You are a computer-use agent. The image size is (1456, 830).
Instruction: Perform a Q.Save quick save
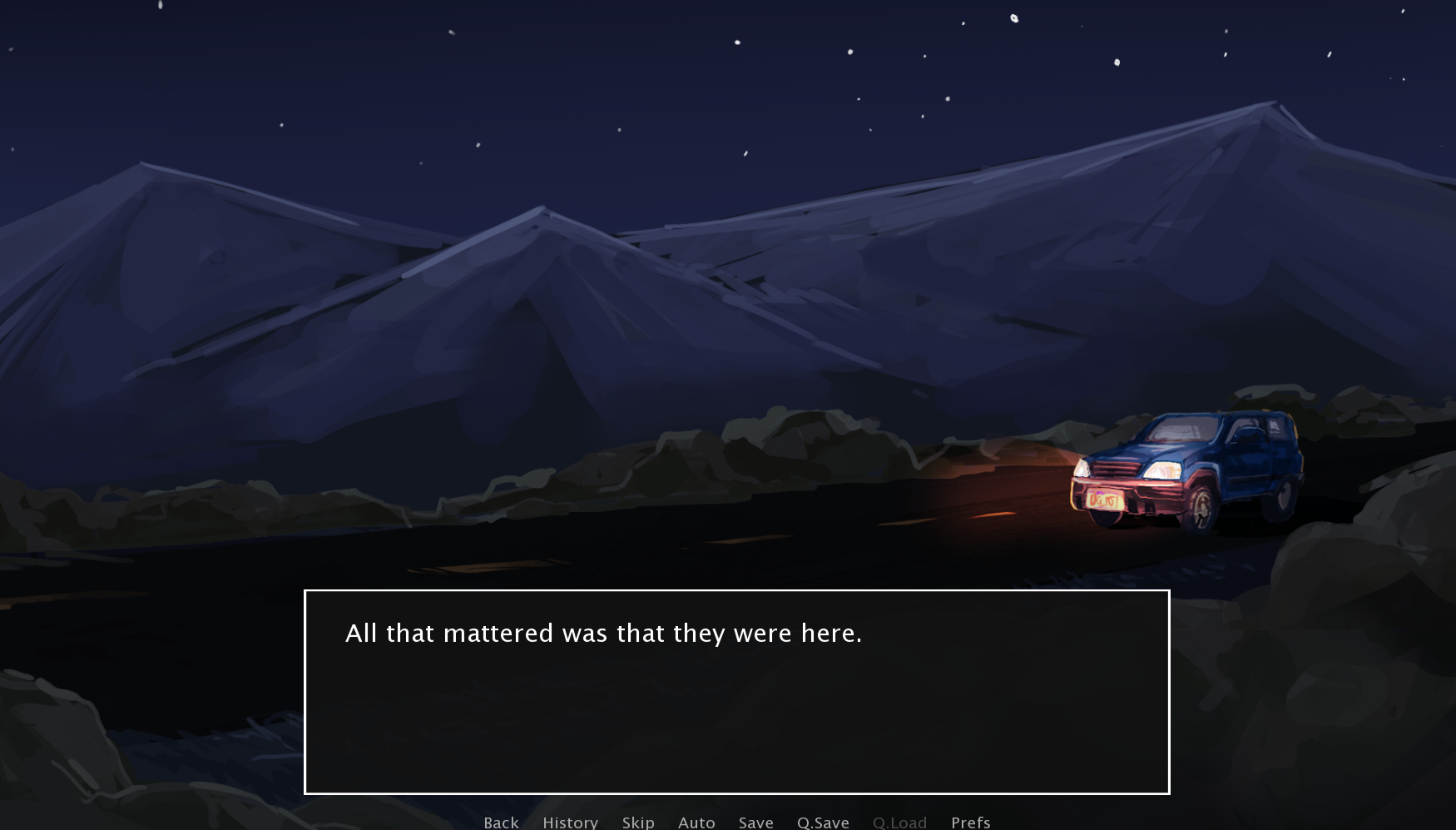[823, 823]
